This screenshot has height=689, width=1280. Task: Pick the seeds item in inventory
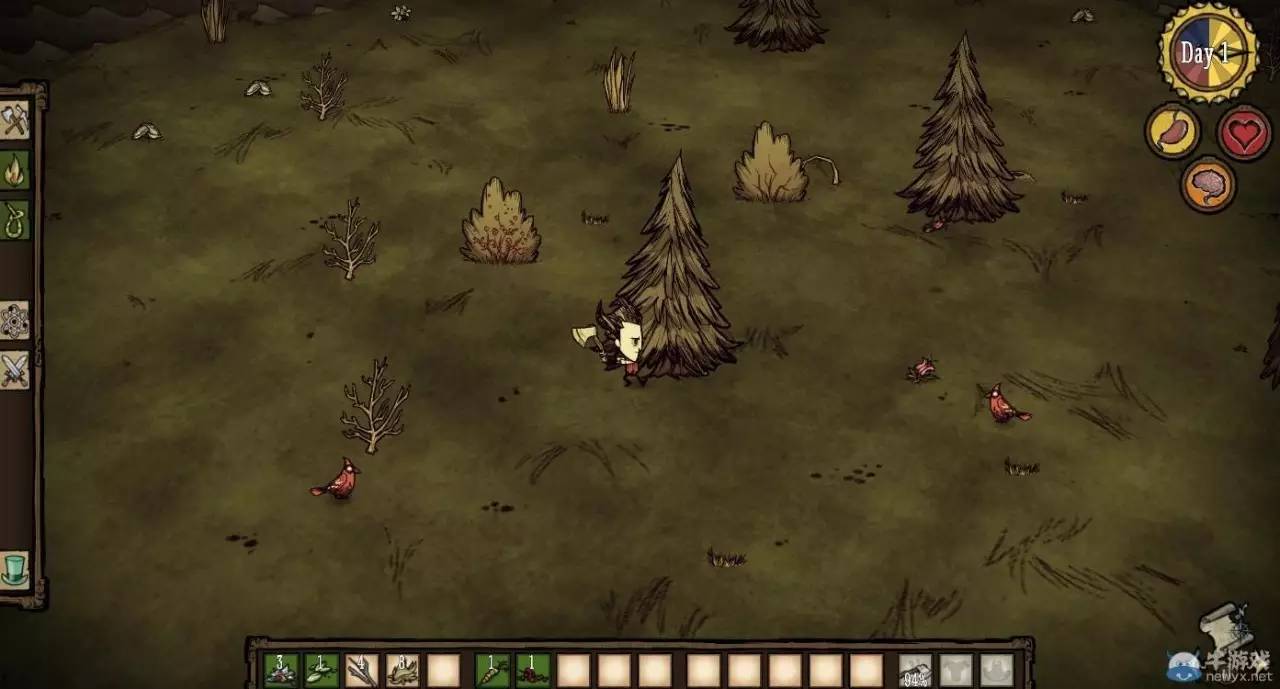(x=321, y=669)
